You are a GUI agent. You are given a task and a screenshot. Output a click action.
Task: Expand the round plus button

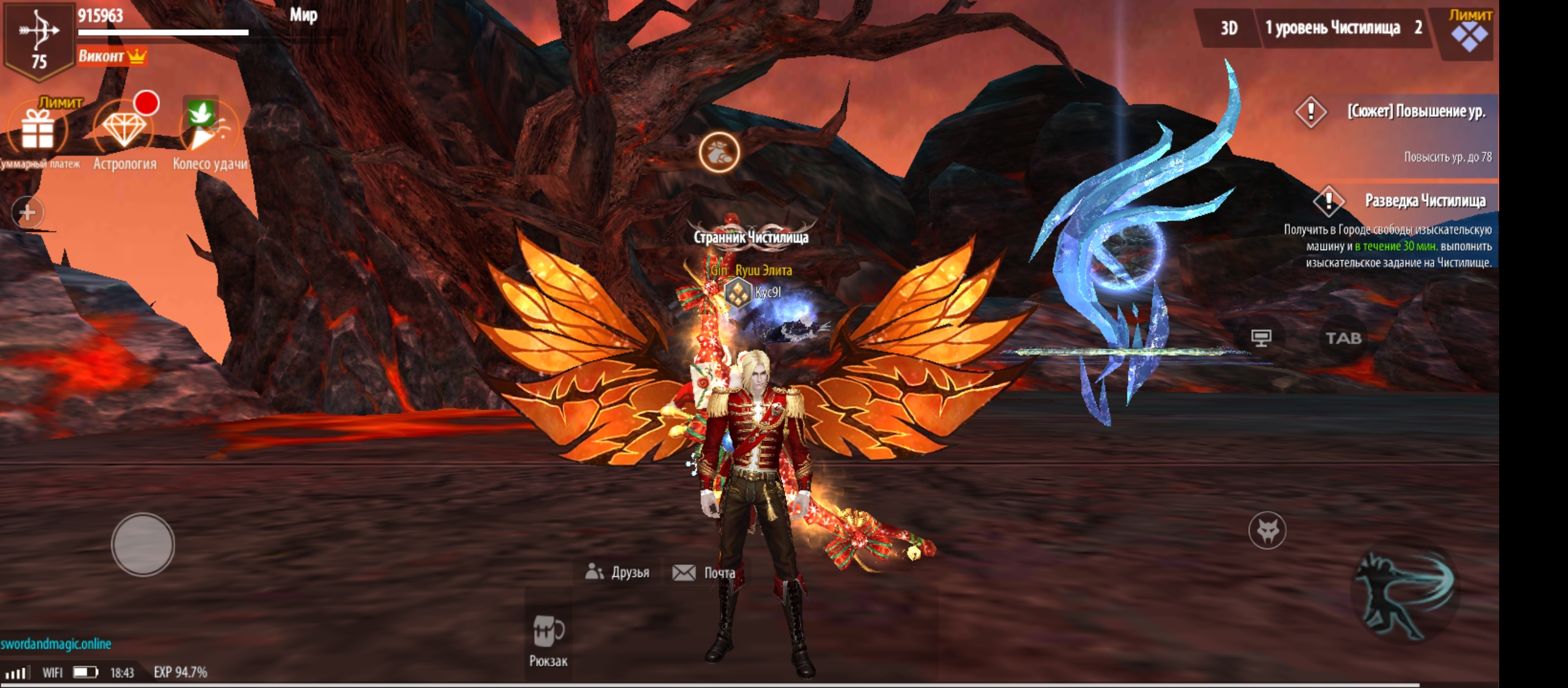(x=27, y=212)
